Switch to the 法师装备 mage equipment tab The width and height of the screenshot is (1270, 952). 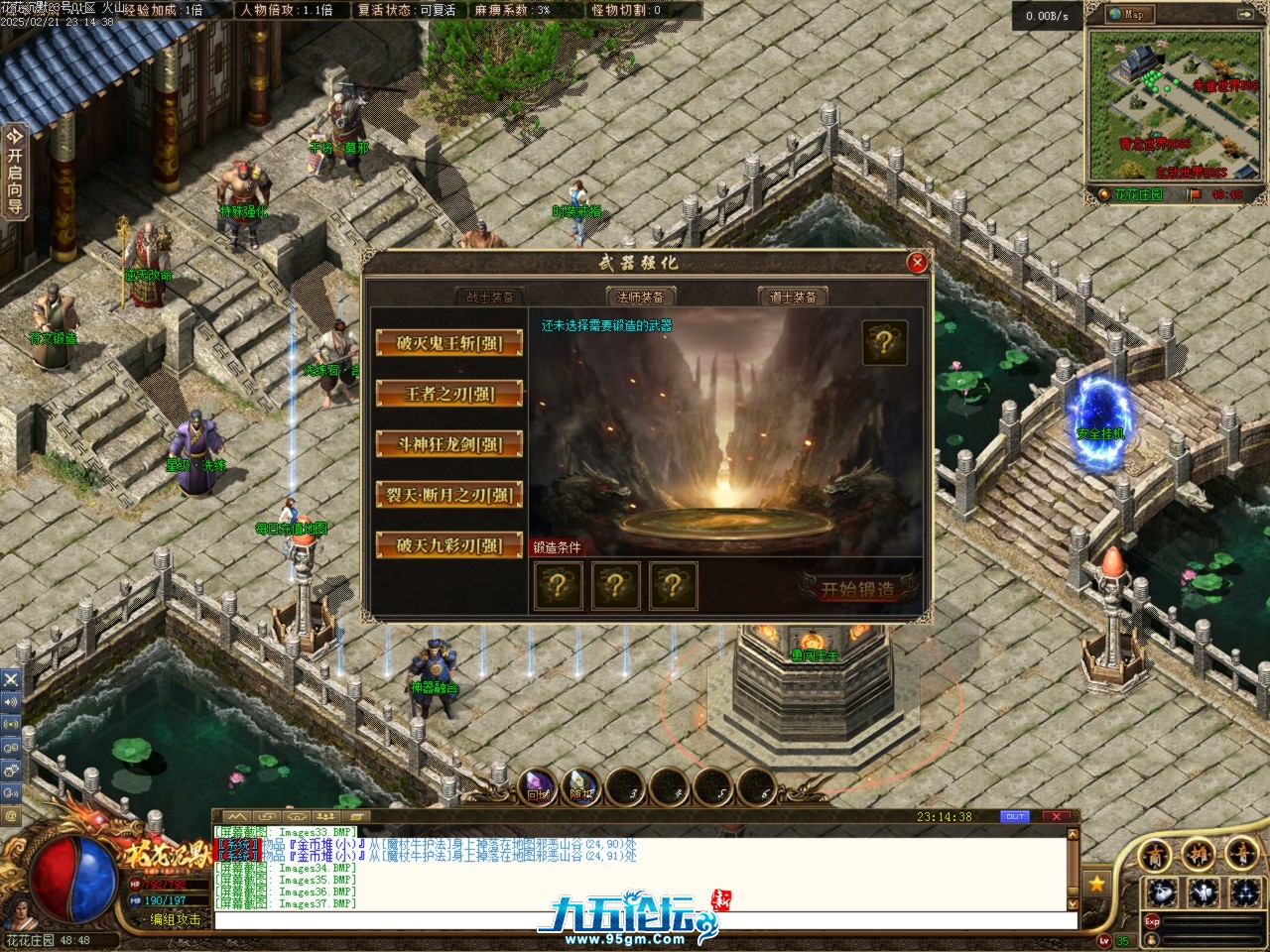(x=640, y=297)
